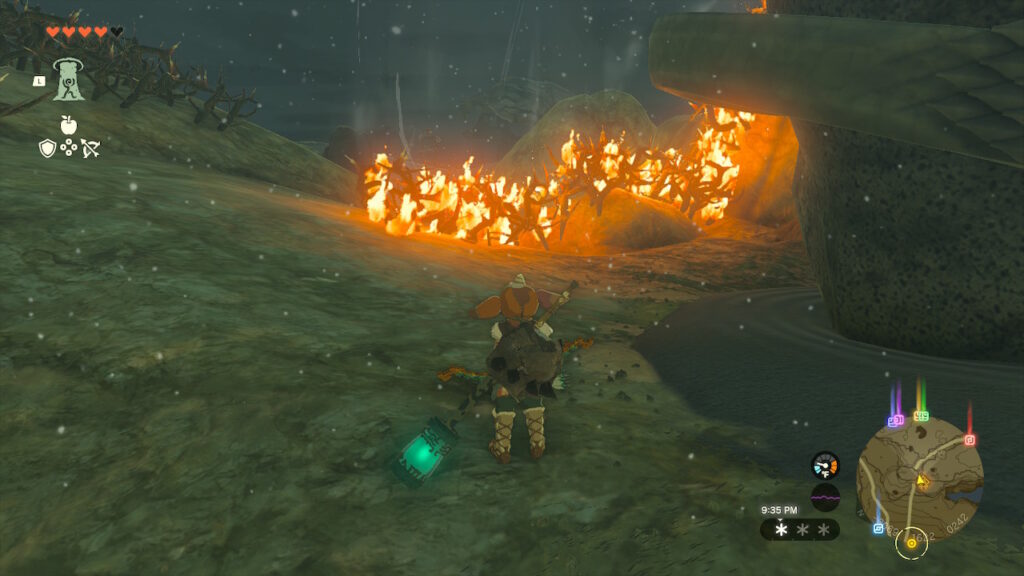
Task: Choose the bow and arrow icon
Action: (x=90, y=149)
